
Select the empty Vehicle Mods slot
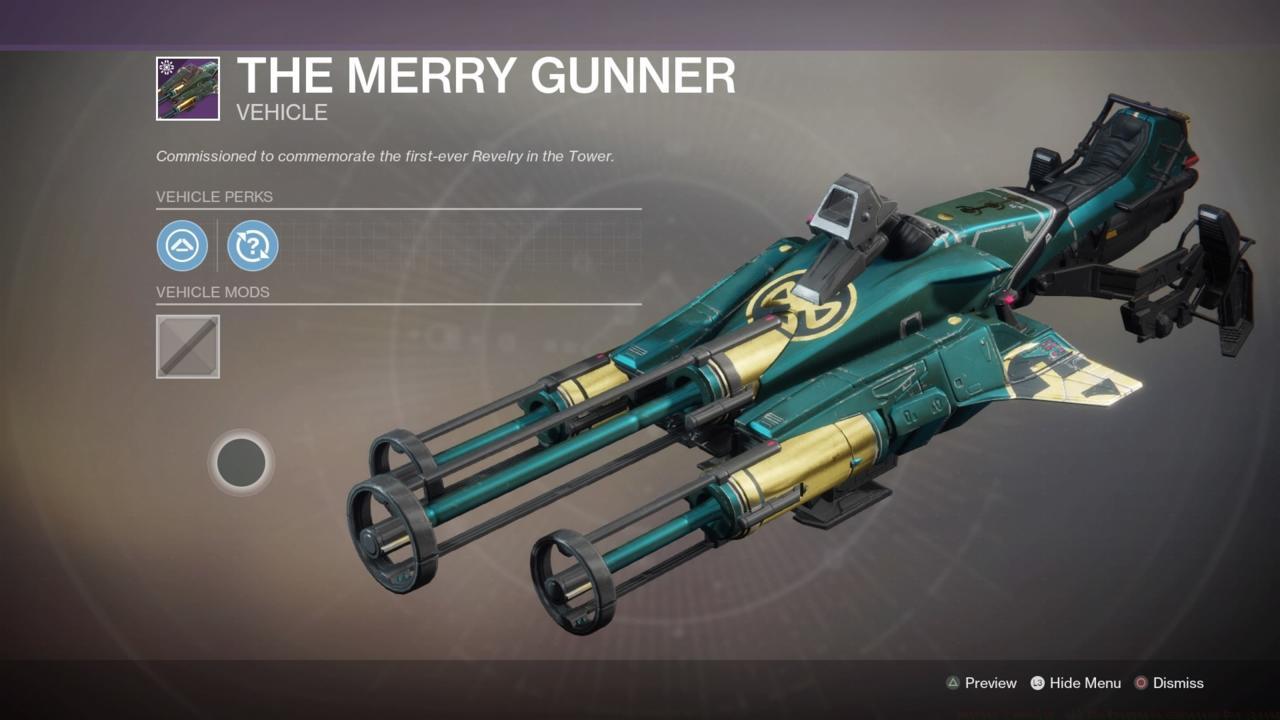pos(187,346)
